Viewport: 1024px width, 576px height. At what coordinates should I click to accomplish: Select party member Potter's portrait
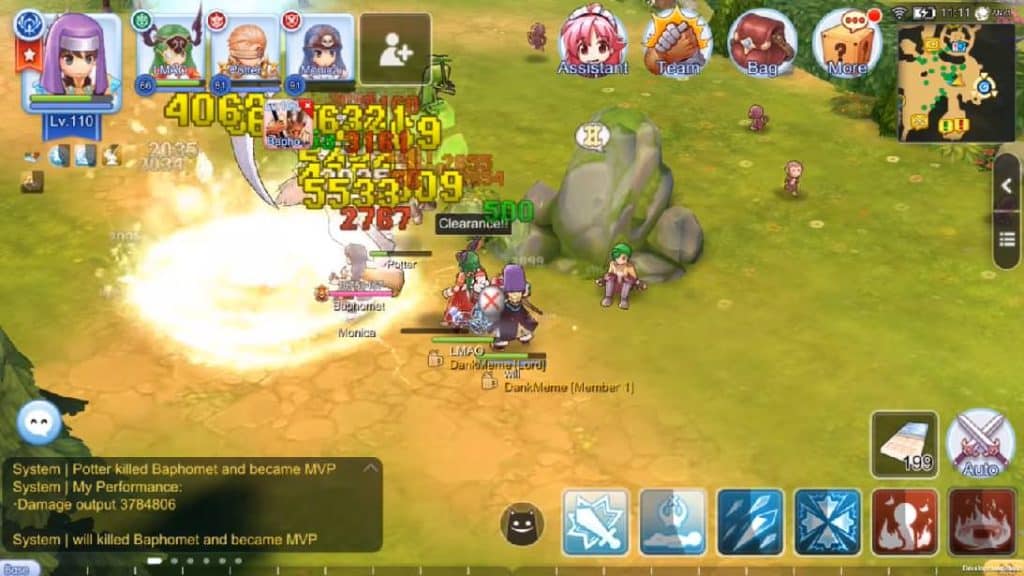[x=244, y=48]
